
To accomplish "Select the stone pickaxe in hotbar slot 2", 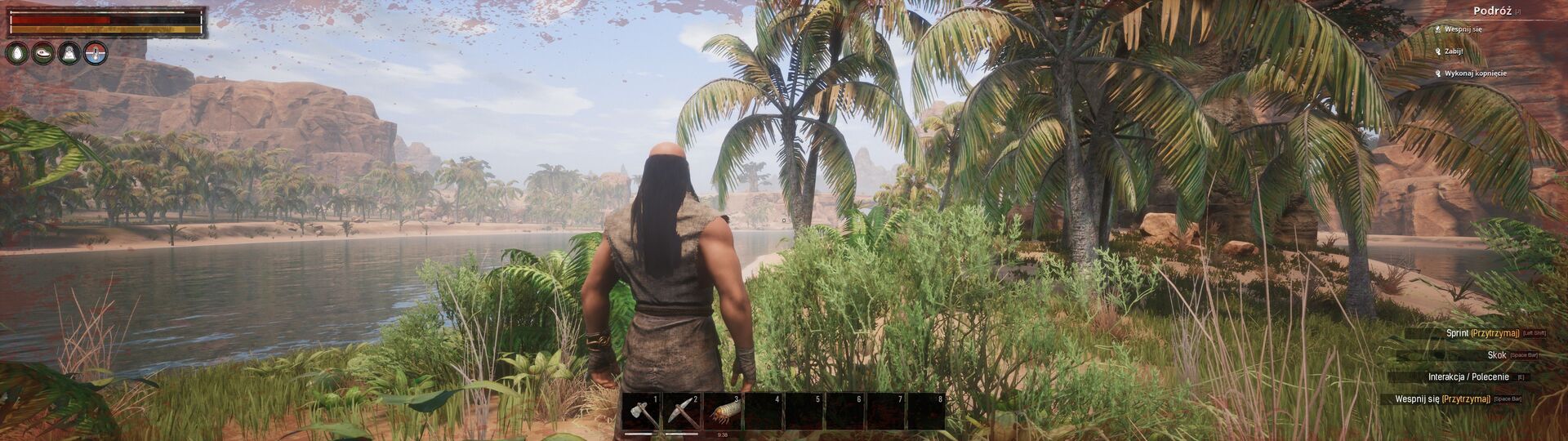I will pos(682,412).
